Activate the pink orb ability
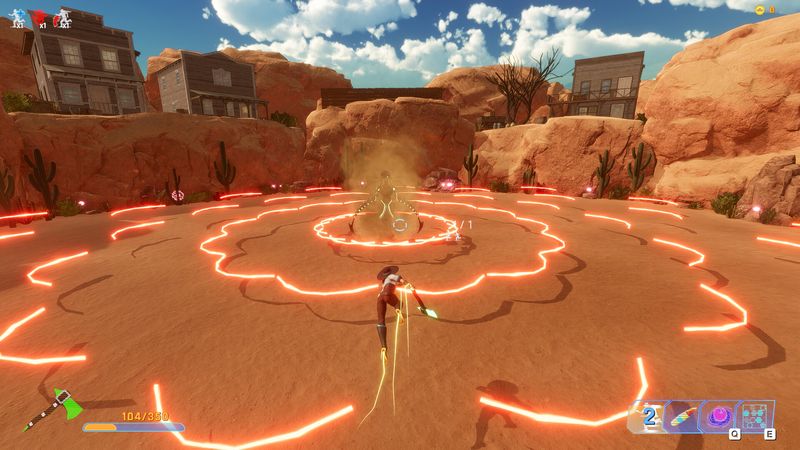The image size is (800, 450). pyautogui.click(x=717, y=415)
